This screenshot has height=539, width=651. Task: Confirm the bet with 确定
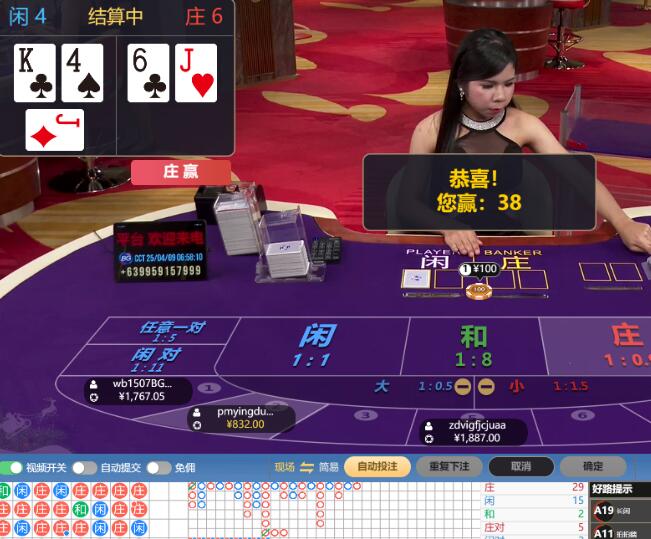click(593, 466)
